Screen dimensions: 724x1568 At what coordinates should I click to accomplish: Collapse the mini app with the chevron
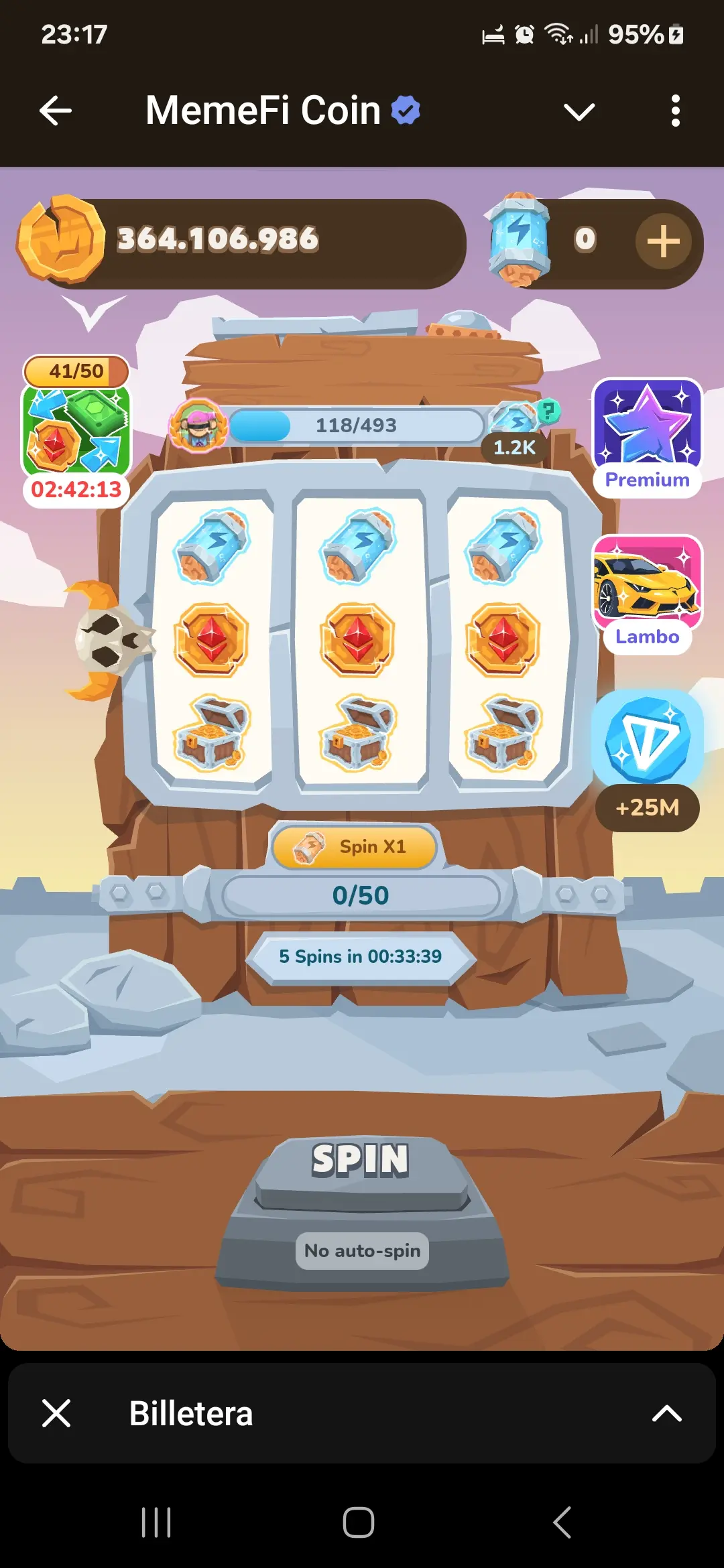pos(579,111)
